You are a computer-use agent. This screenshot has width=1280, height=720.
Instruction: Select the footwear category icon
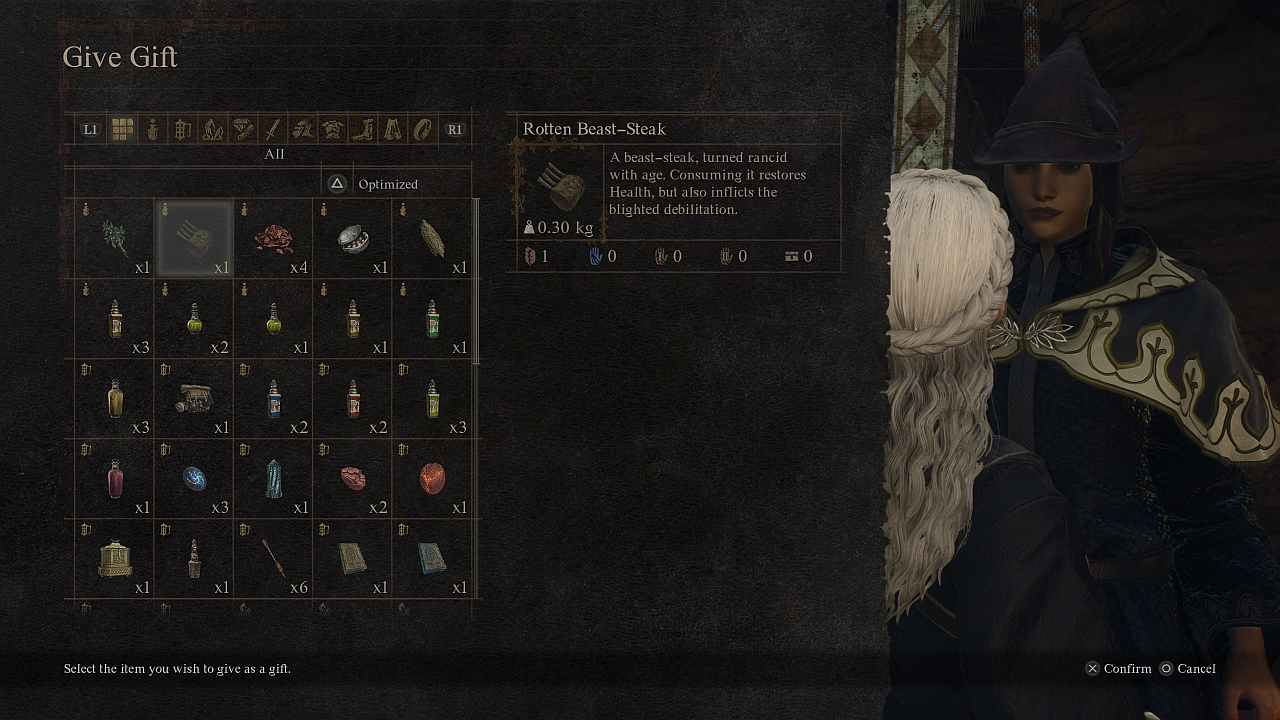pos(362,129)
